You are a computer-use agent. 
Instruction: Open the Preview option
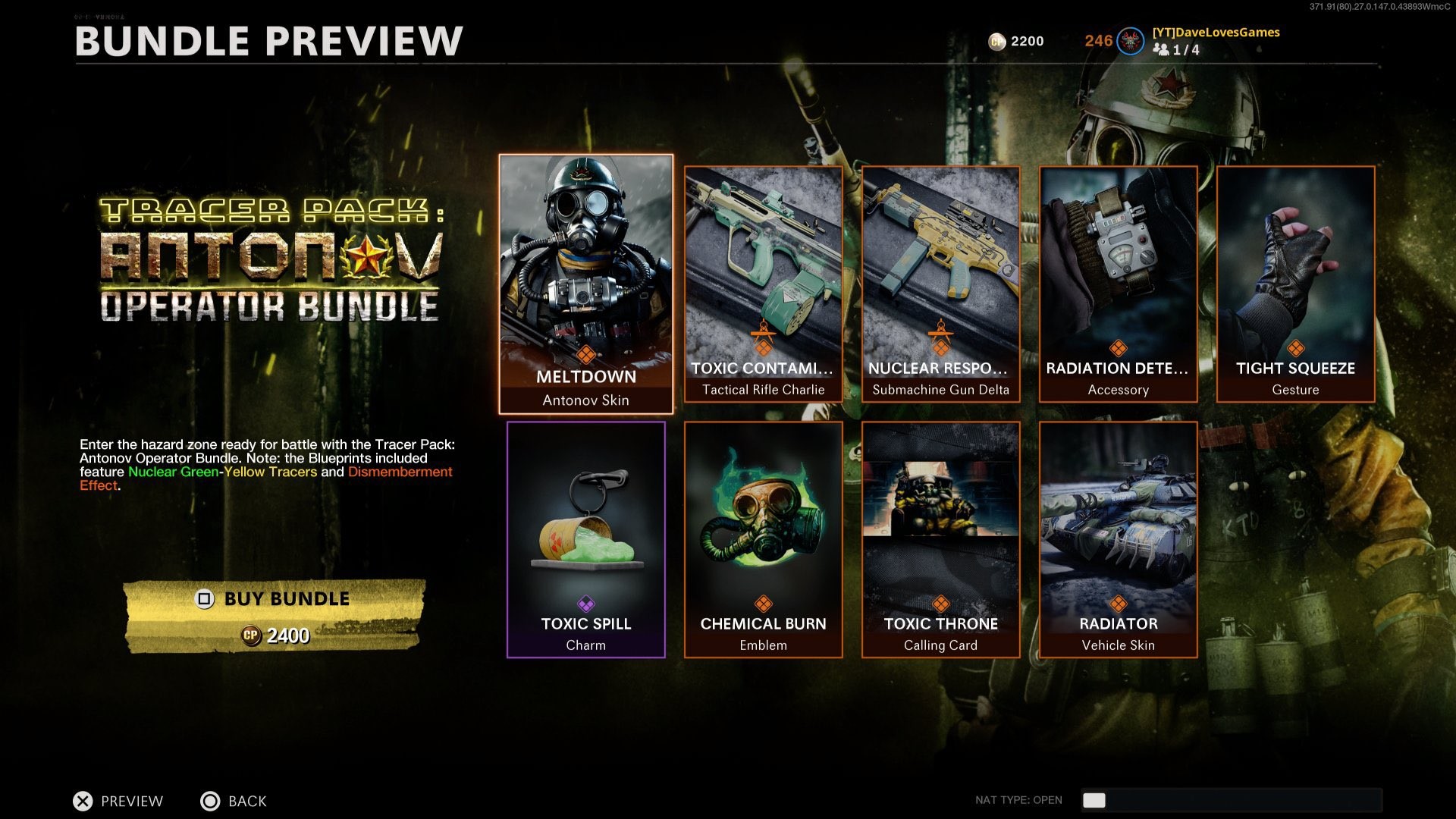[130, 801]
